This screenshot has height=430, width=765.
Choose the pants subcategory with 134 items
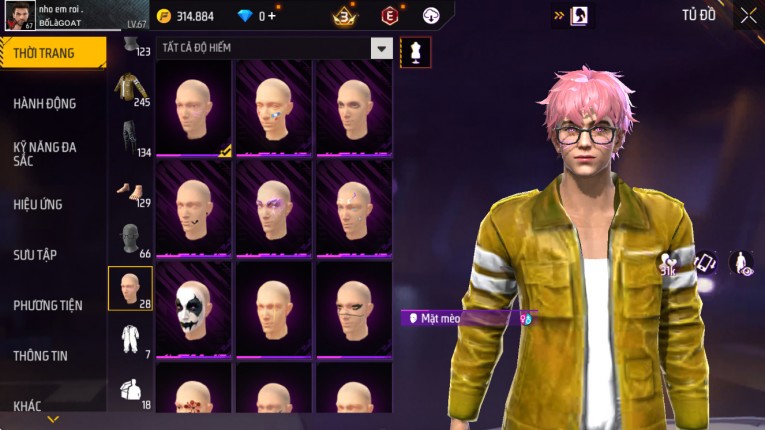coord(130,140)
